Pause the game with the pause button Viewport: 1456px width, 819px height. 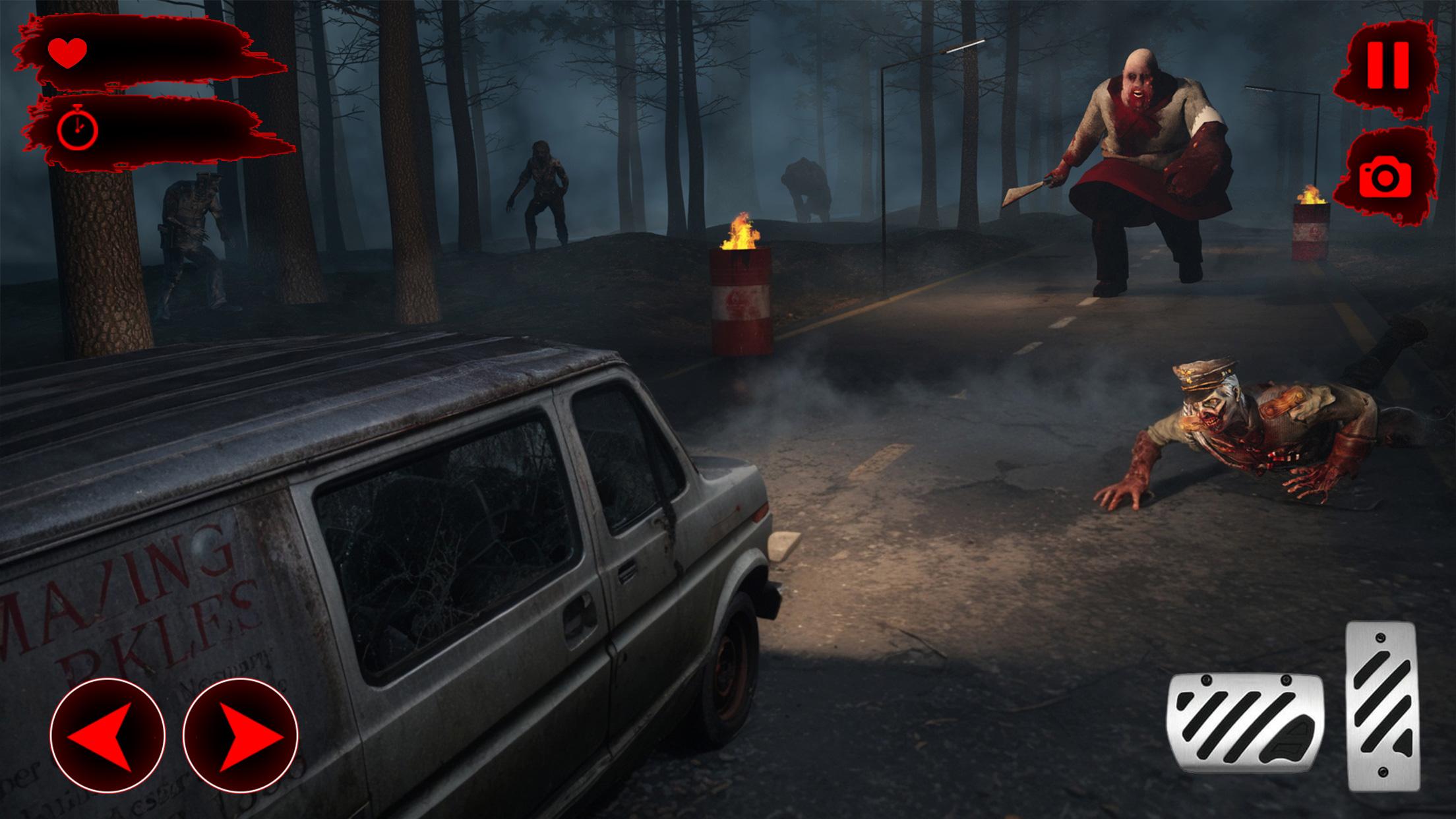point(1388,65)
